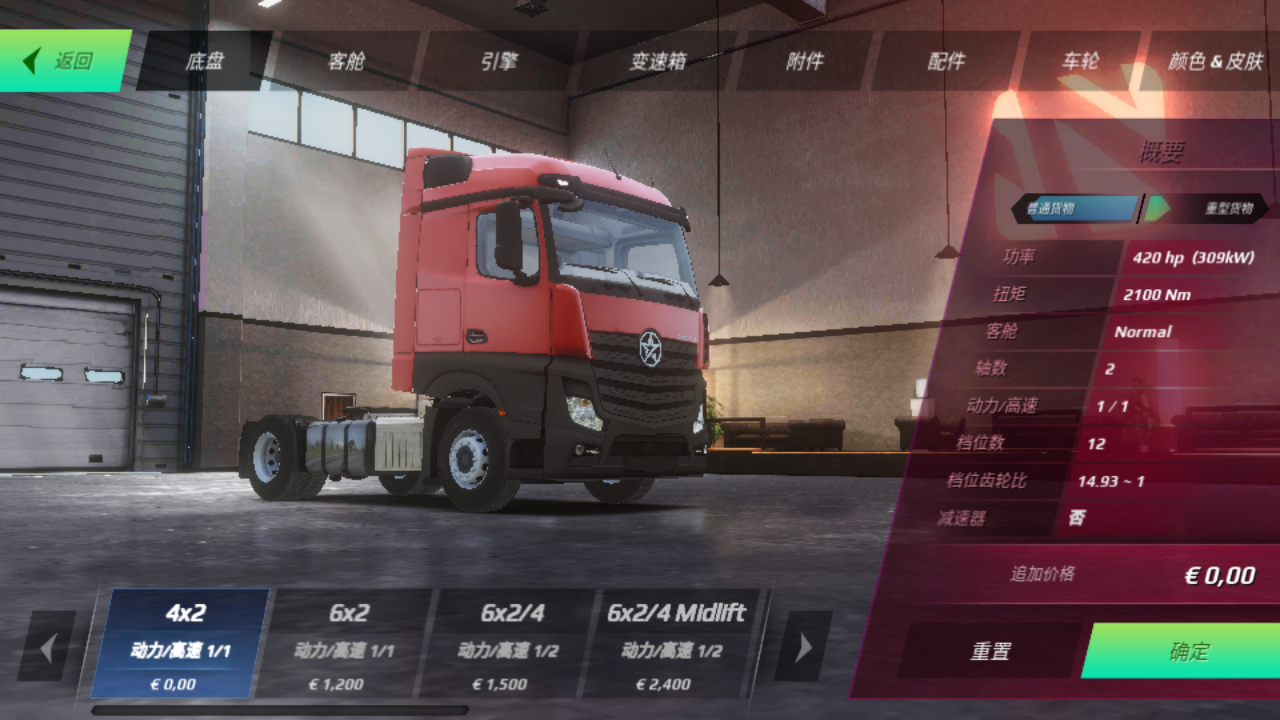Select the 引擎 engine tab

(x=499, y=61)
